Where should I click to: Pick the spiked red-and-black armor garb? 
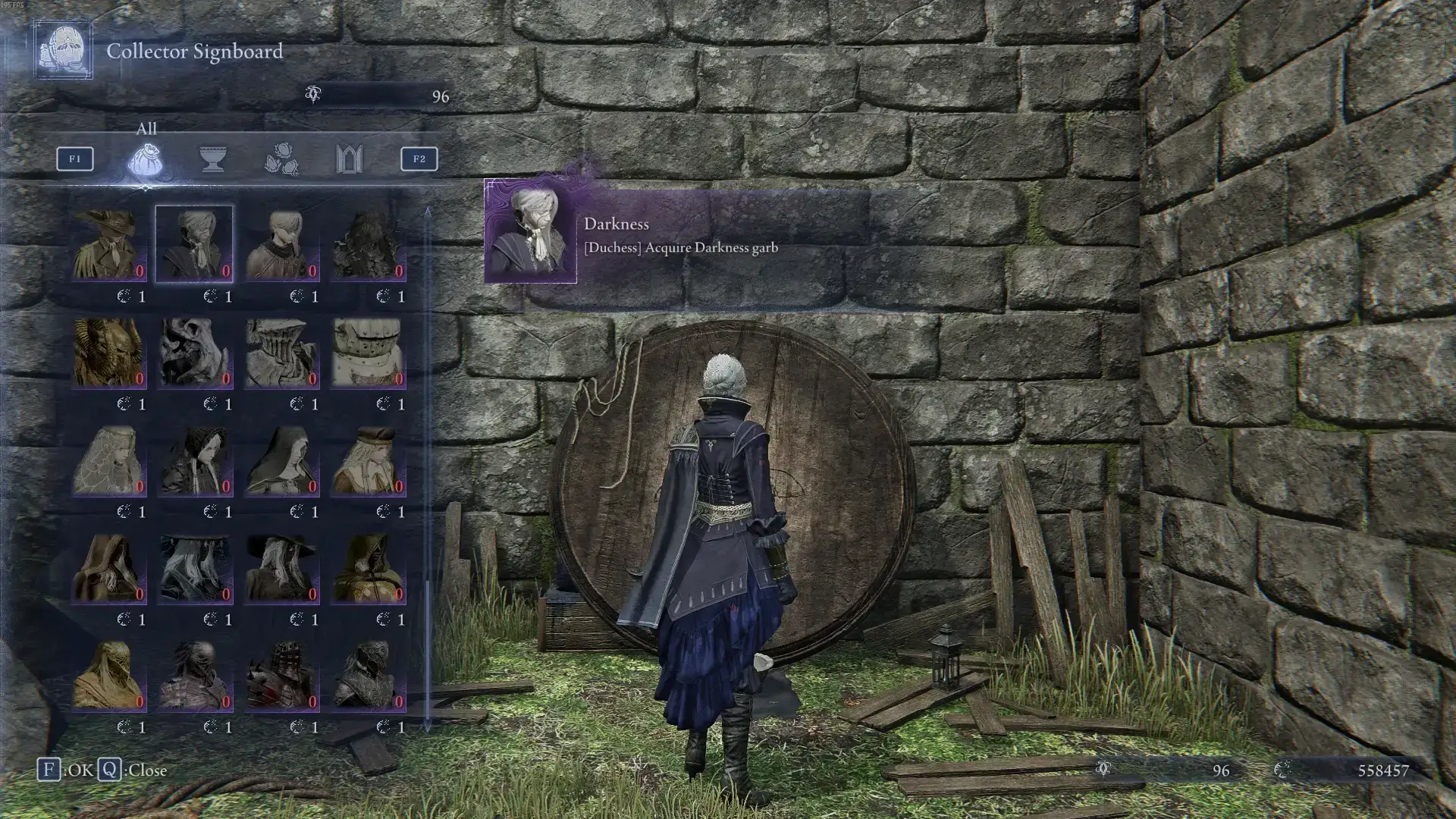point(281,675)
